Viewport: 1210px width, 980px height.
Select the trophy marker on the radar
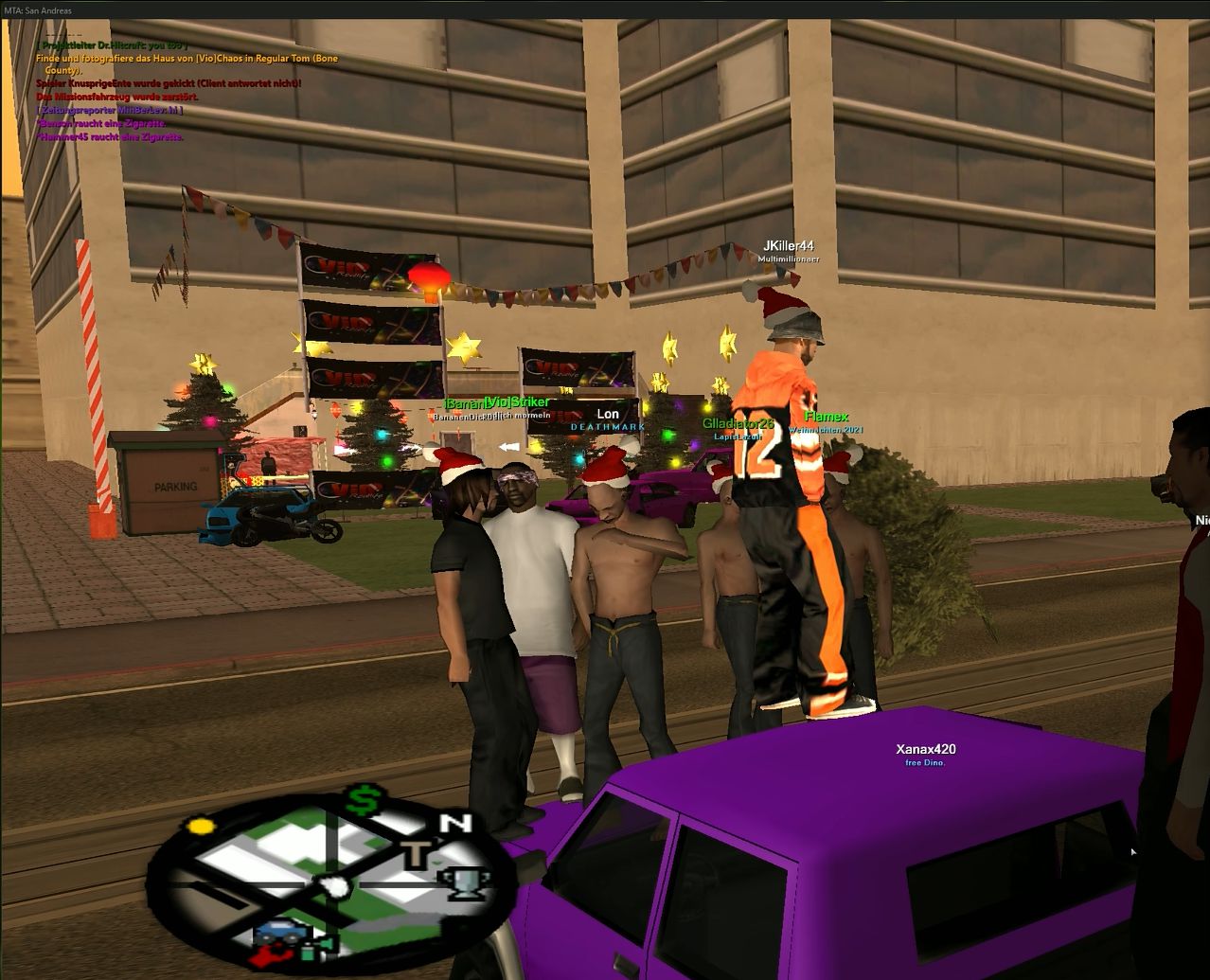click(465, 882)
